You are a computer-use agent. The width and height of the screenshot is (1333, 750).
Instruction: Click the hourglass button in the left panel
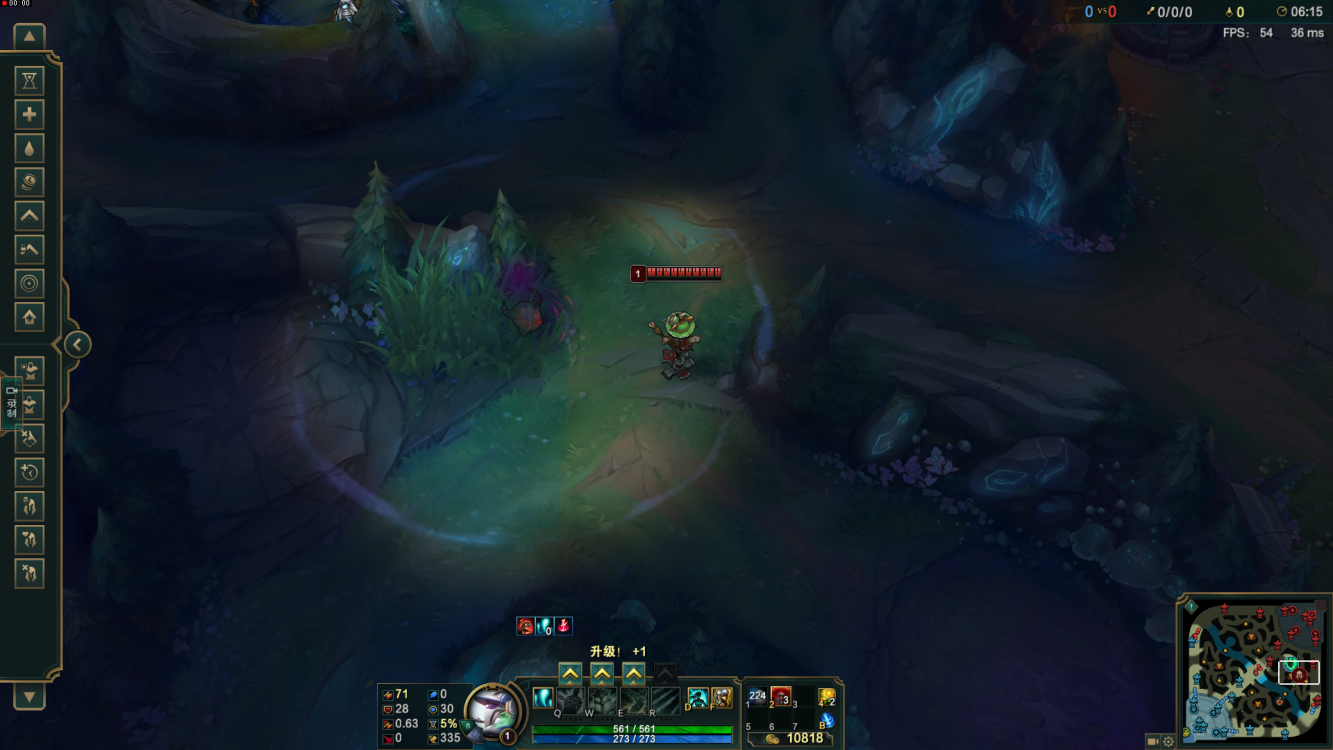tap(29, 81)
